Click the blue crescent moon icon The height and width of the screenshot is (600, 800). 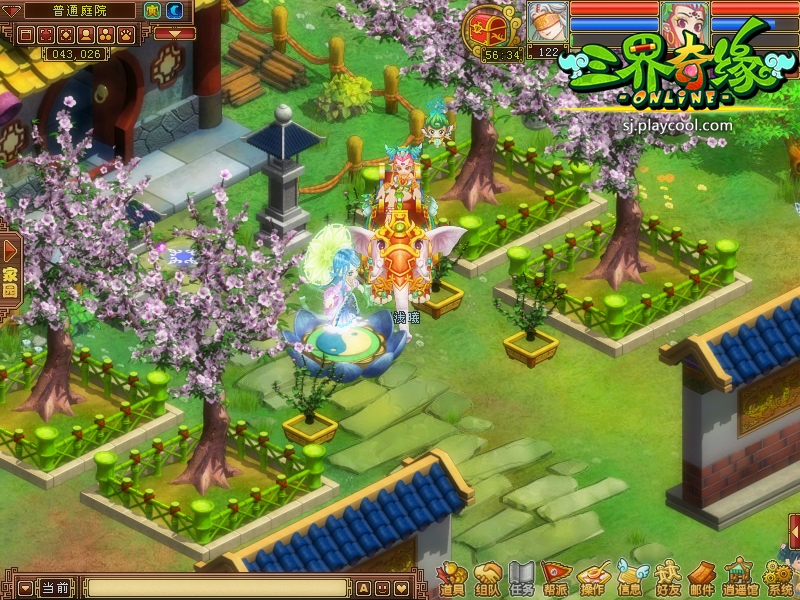173,11
